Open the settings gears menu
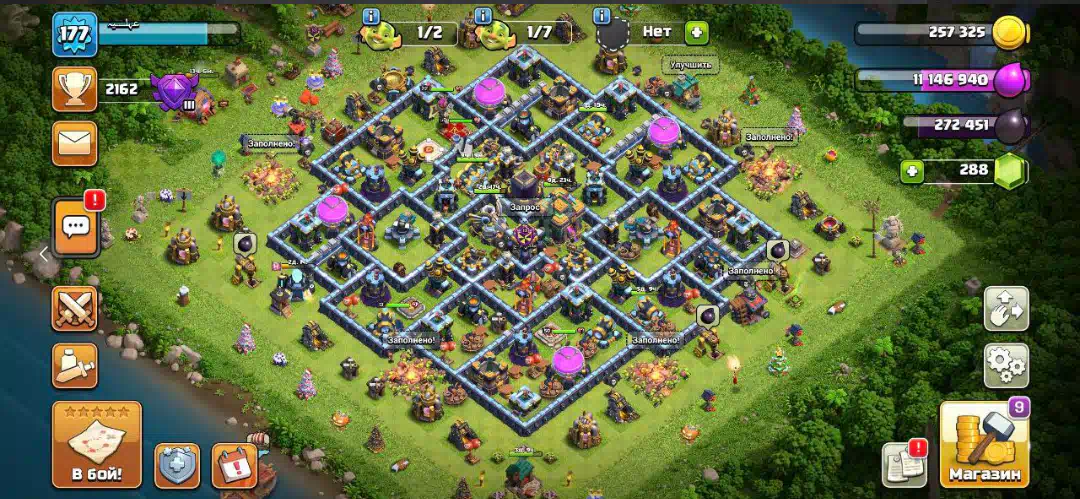1080x499 pixels. click(x=1006, y=365)
